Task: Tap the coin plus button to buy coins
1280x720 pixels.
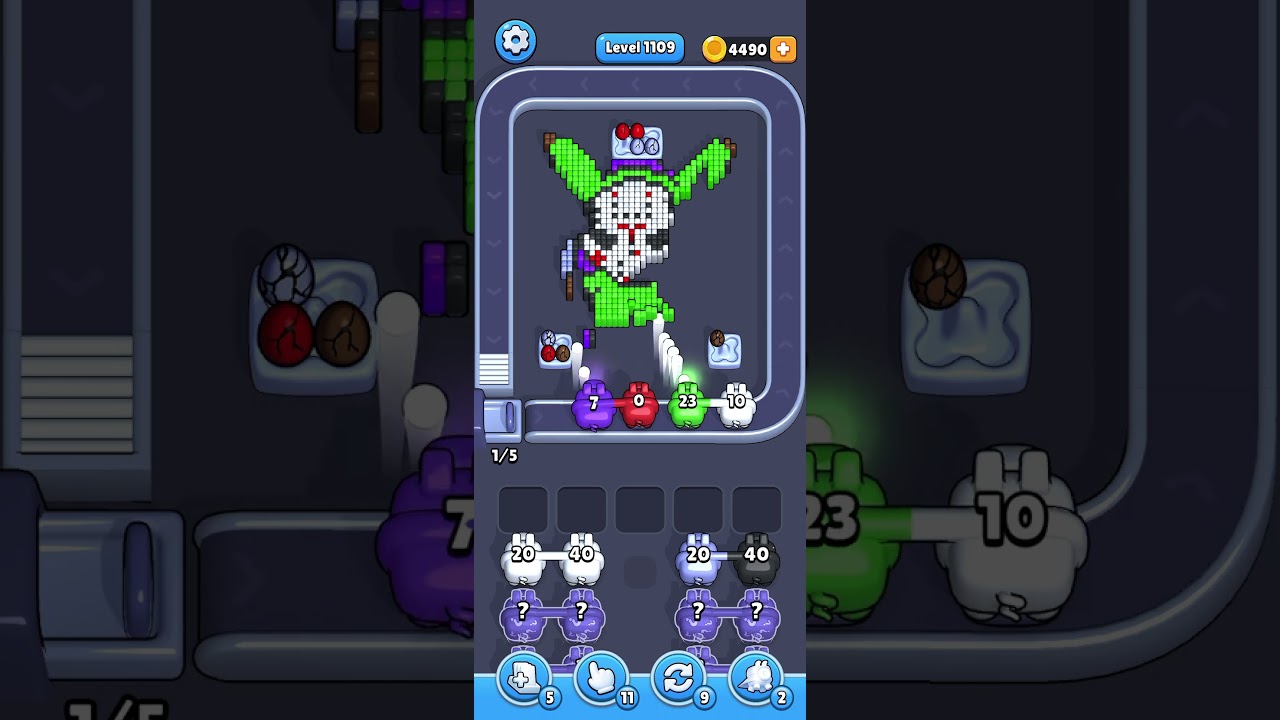Action: 782,48
